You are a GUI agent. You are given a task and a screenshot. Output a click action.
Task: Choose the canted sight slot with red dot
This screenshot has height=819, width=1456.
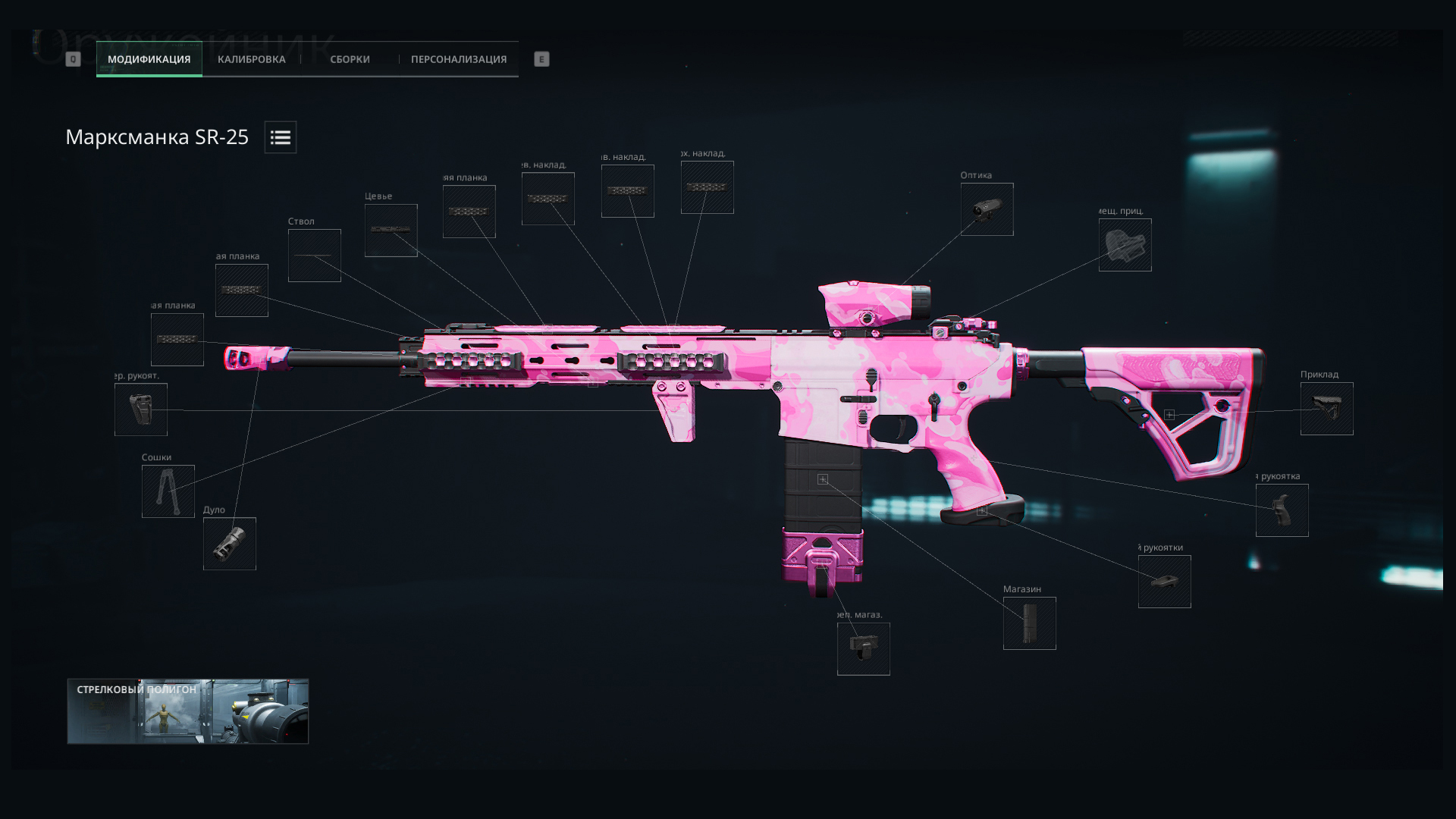click(1125, 245)
